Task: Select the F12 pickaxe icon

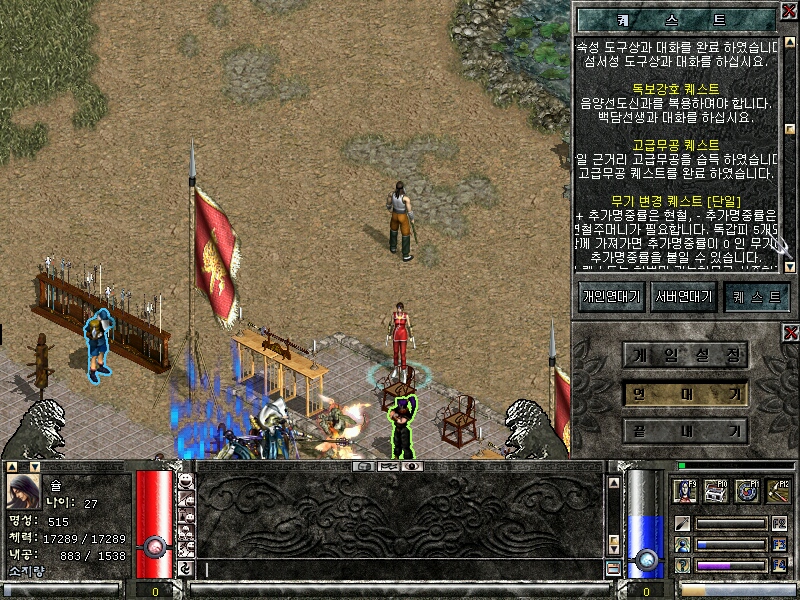Action: point(777,490)
